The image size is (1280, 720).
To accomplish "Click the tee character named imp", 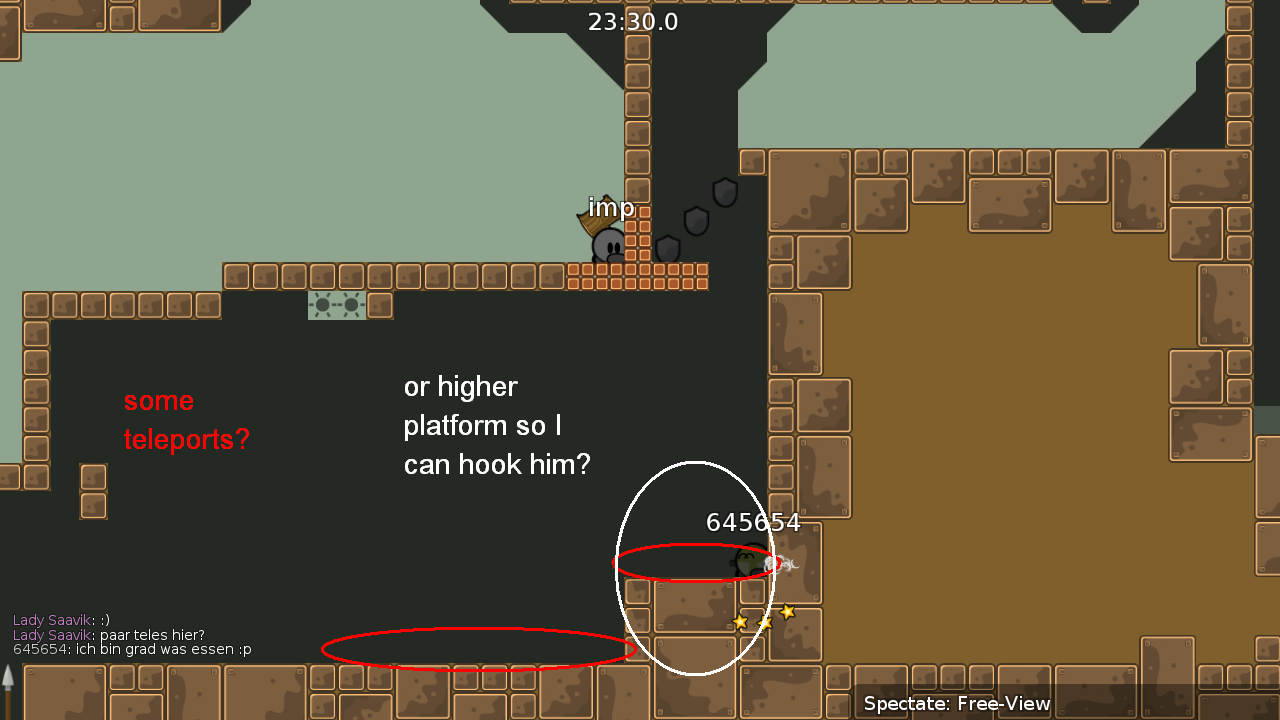I will tap(606, 247).
